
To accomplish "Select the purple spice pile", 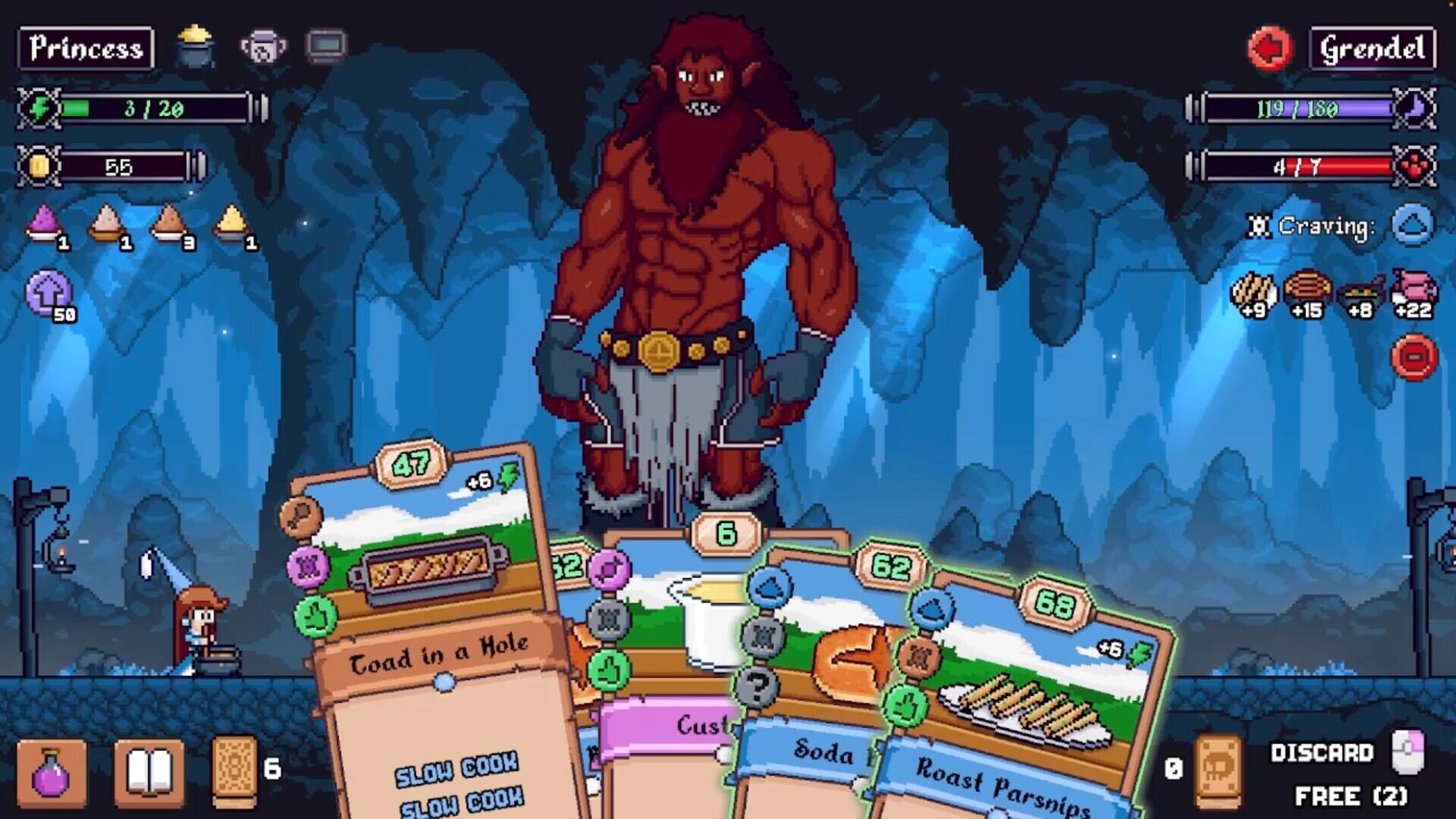I will coord(44,224).
